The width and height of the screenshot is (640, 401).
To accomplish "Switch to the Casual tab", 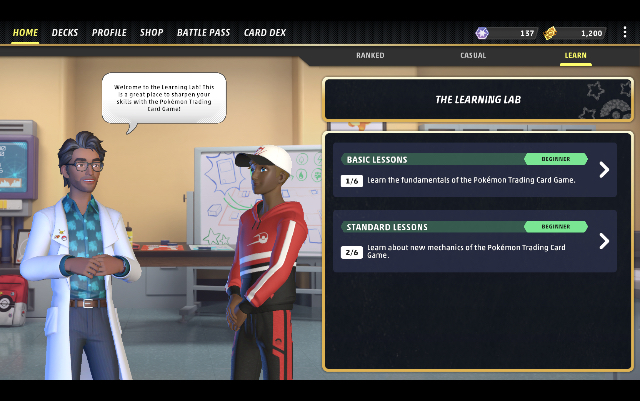I will point(473,56).
